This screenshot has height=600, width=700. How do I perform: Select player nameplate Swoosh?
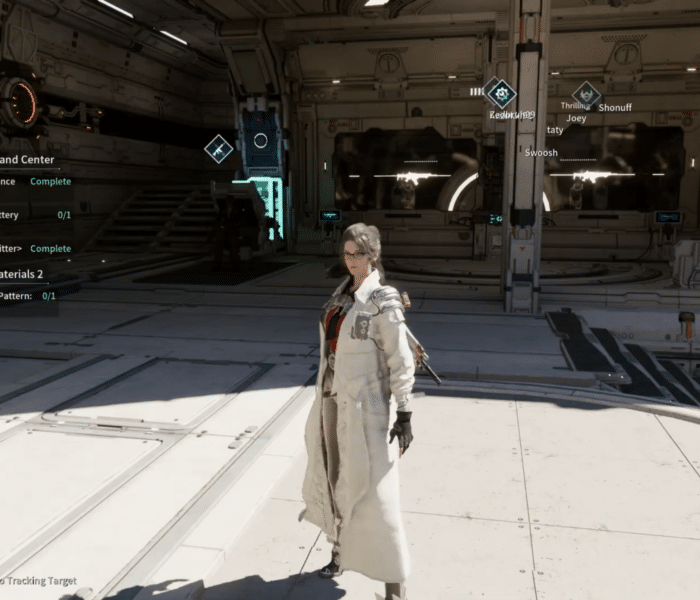(541, 153)
